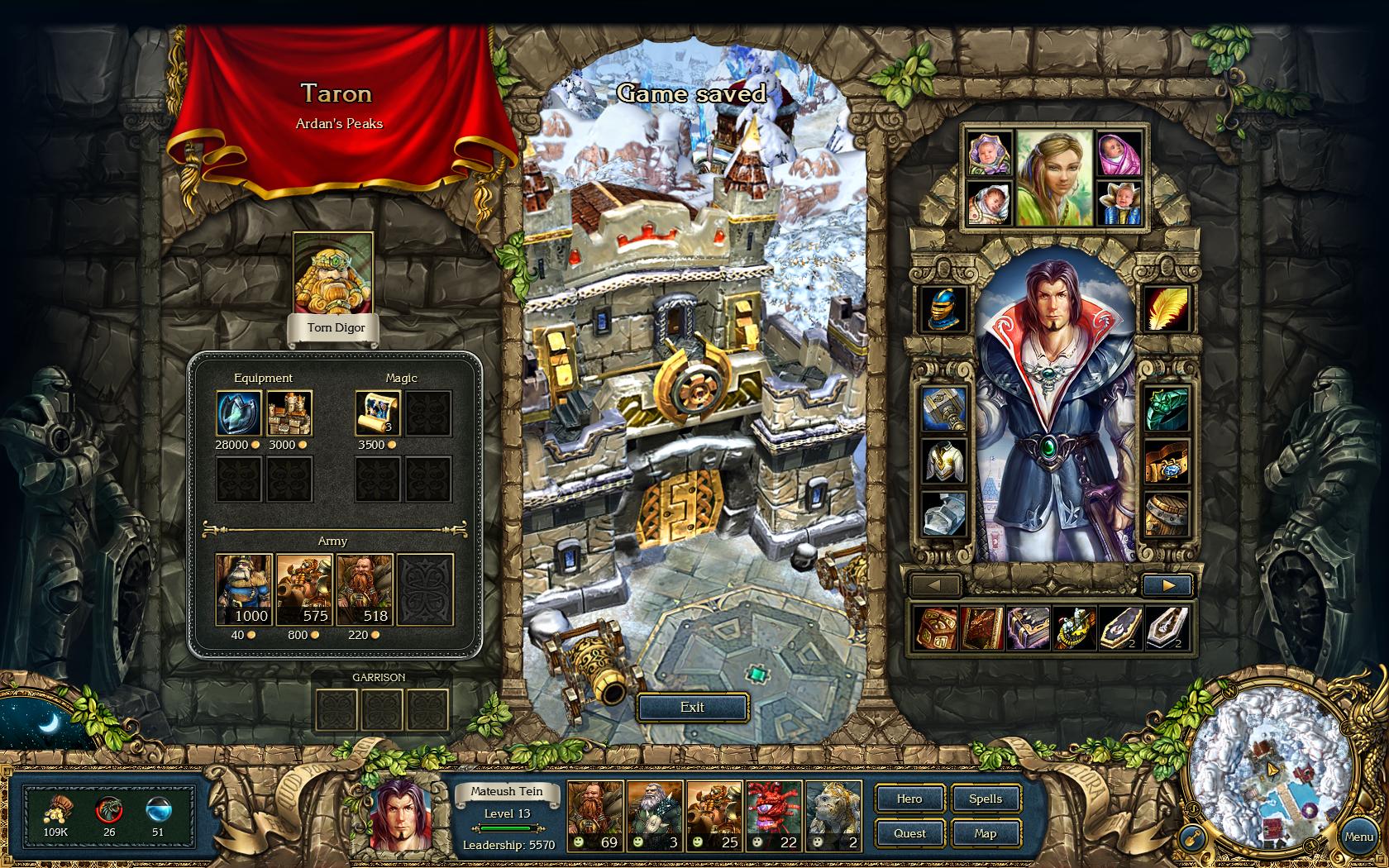Screen dimensions: 1389x868
Task: Exit the Taron castle screen
Action: coord(692,708)
